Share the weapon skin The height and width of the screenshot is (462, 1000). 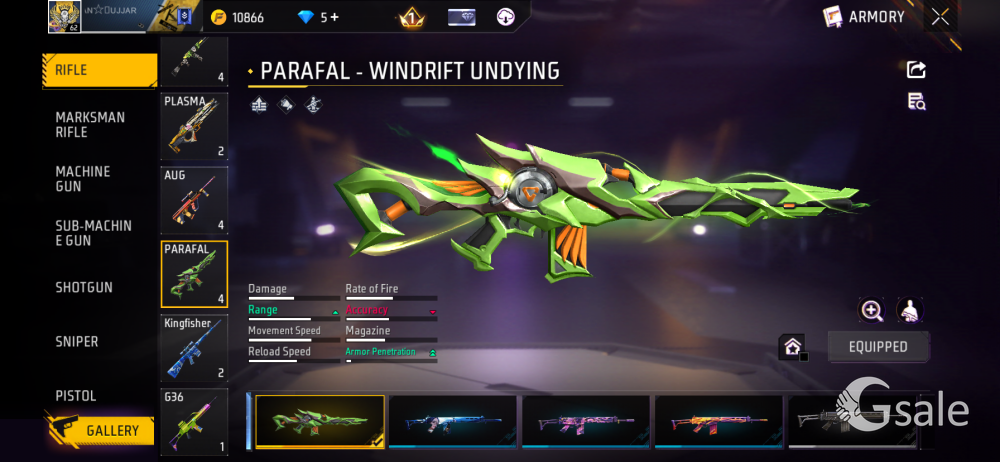click(916, 70)
